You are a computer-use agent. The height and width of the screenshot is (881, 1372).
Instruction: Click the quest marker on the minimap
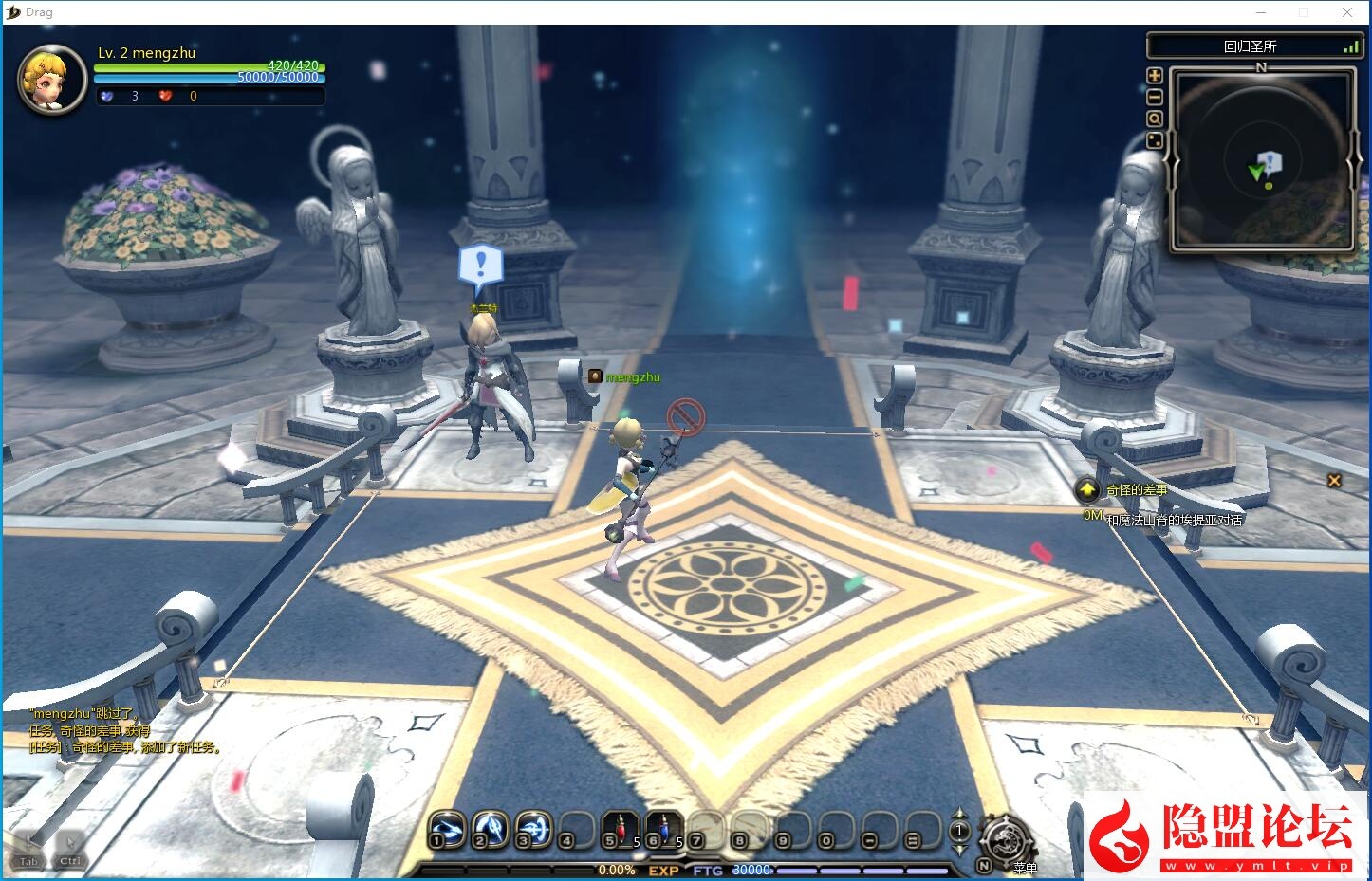coord(1270,162)
